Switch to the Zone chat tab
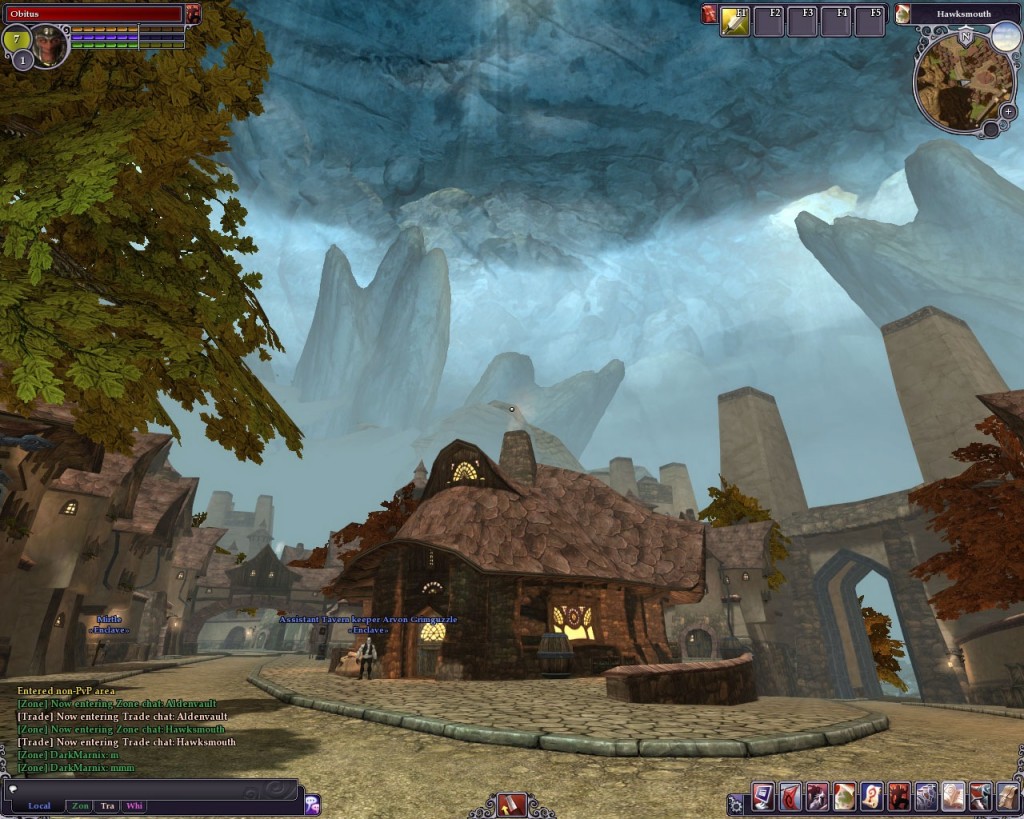The image size is (1024, 819). coord(80,806)
